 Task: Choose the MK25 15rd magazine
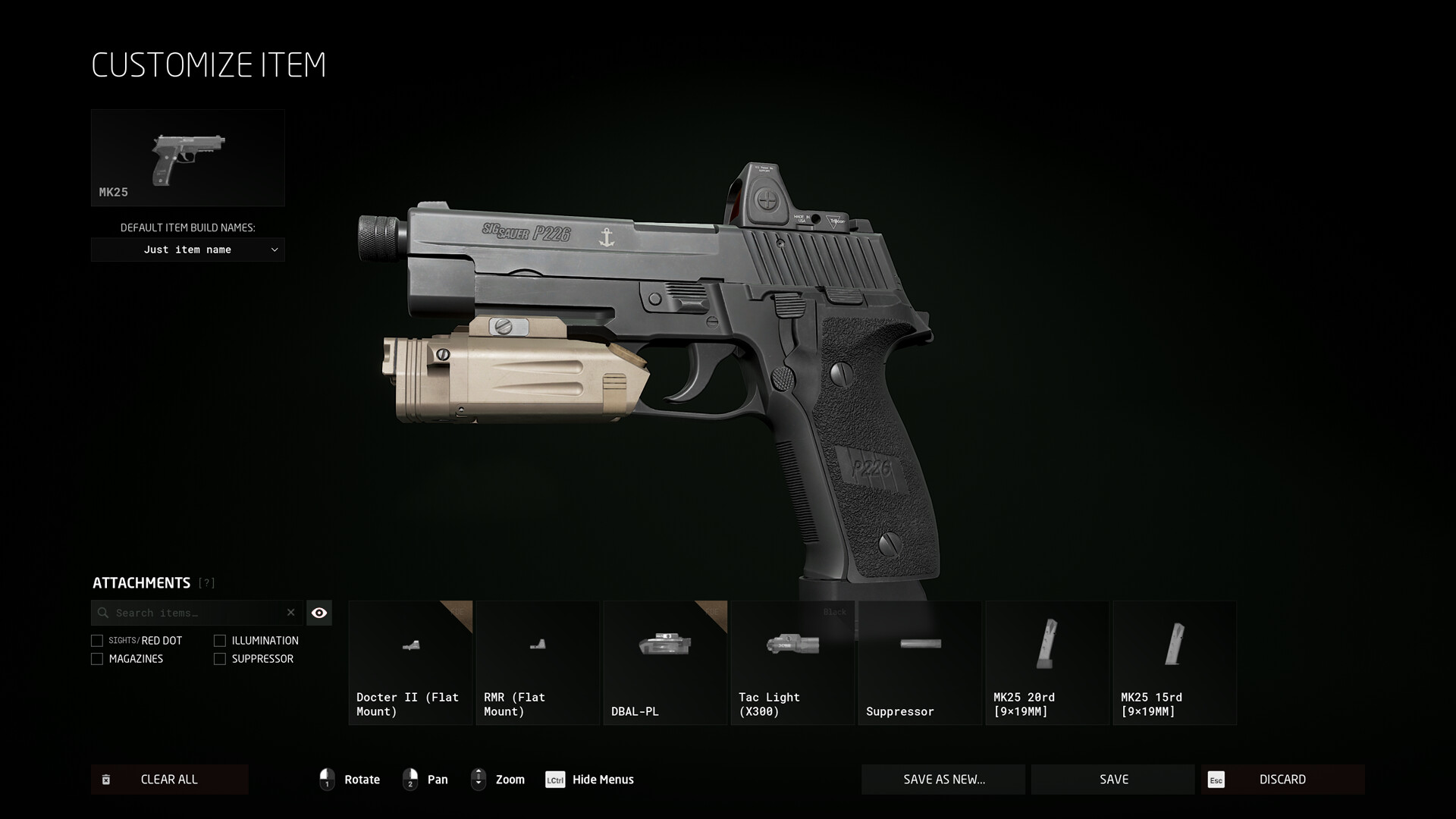tap(1175, 663)
